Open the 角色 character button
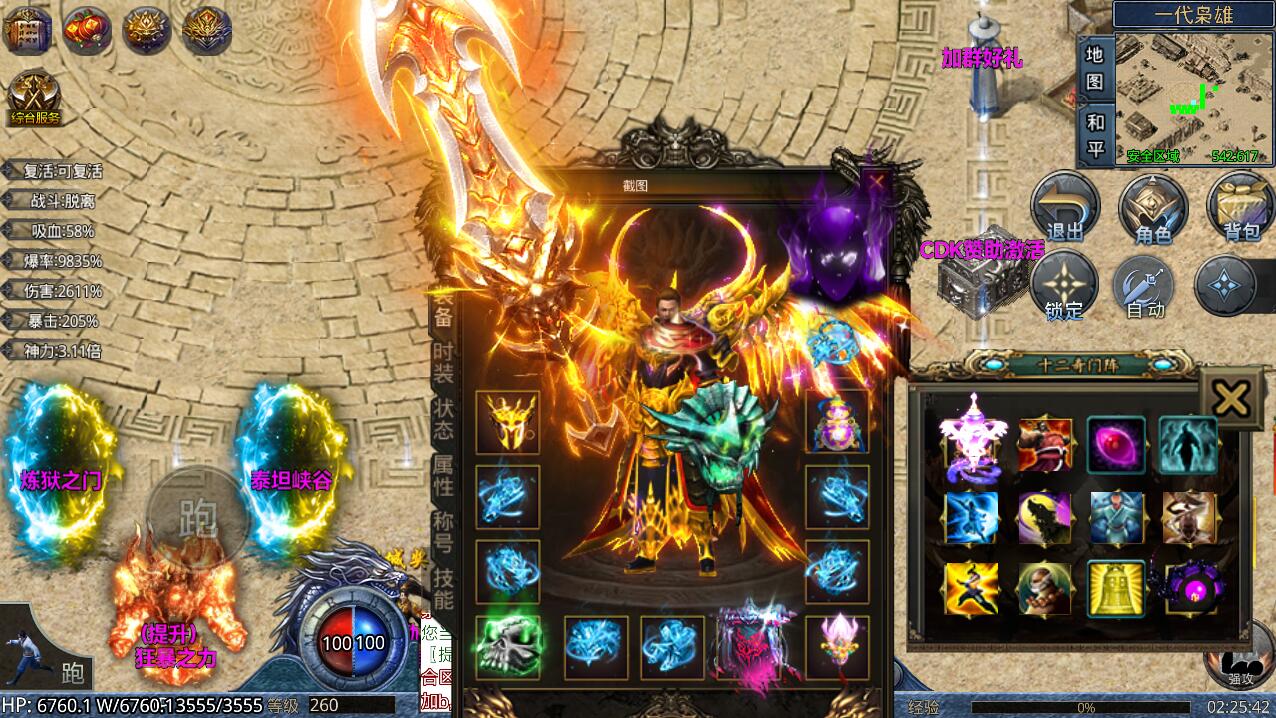 pyautogui.click(x=1152, y=207)
